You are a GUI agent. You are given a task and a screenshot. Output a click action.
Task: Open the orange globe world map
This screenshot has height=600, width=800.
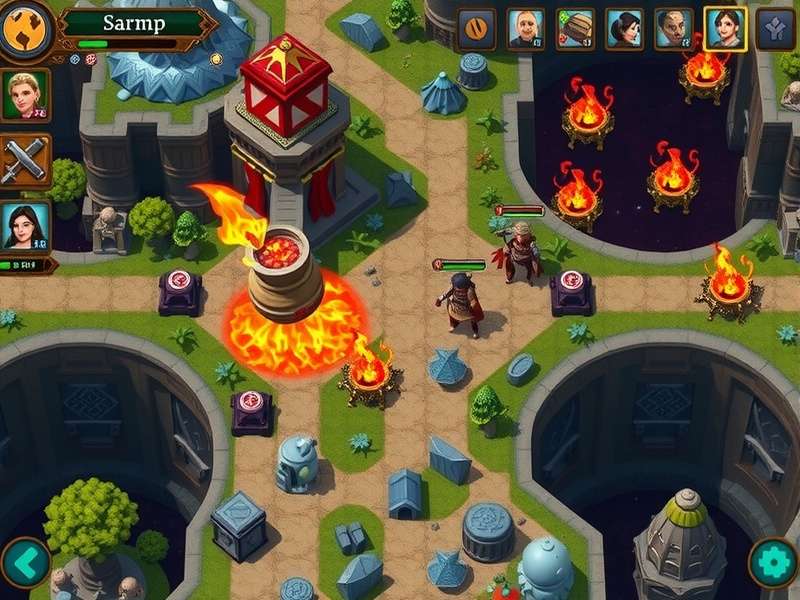coord(25,29)
